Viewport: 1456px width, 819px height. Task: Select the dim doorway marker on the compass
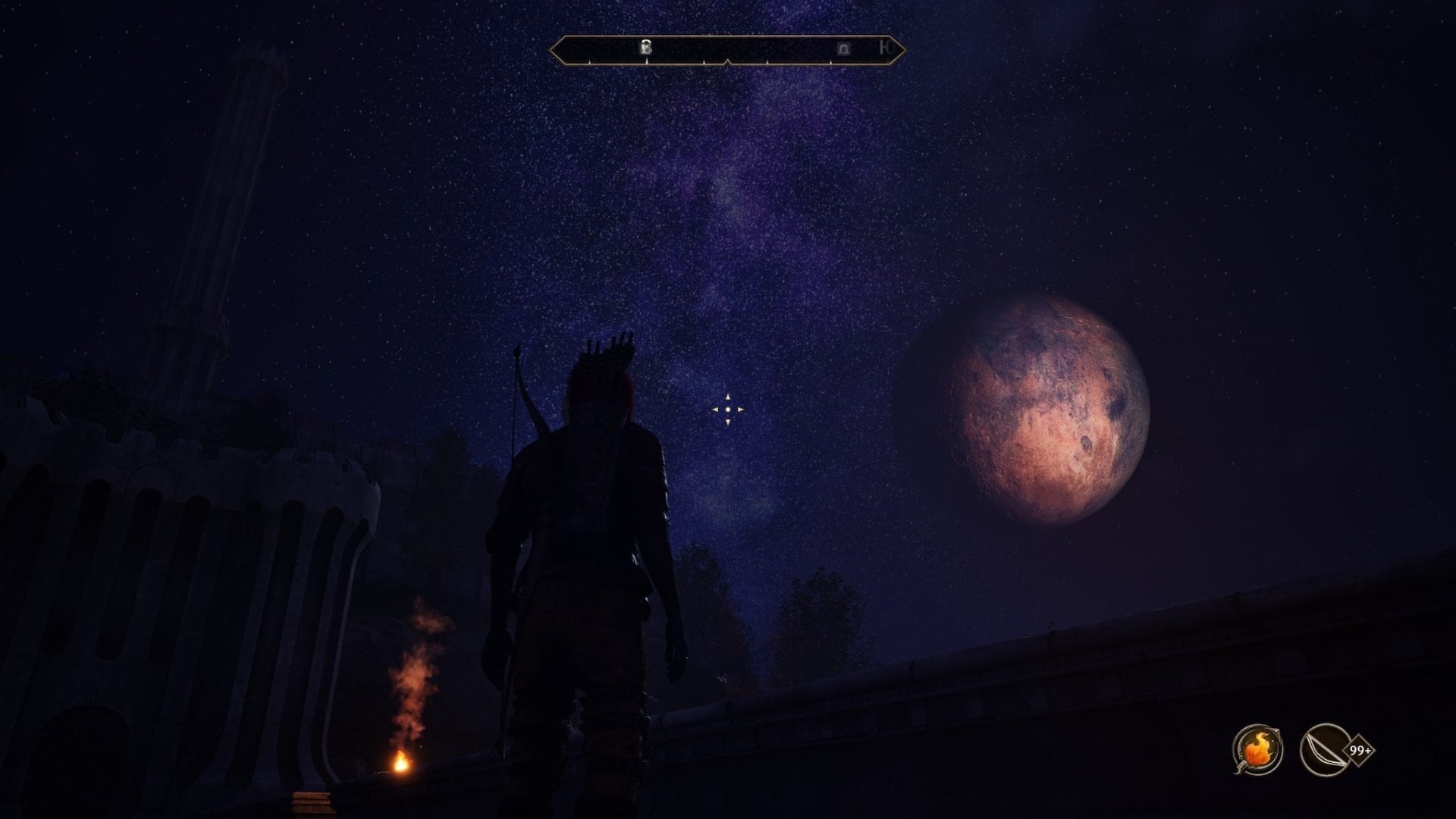click(843, 49)
